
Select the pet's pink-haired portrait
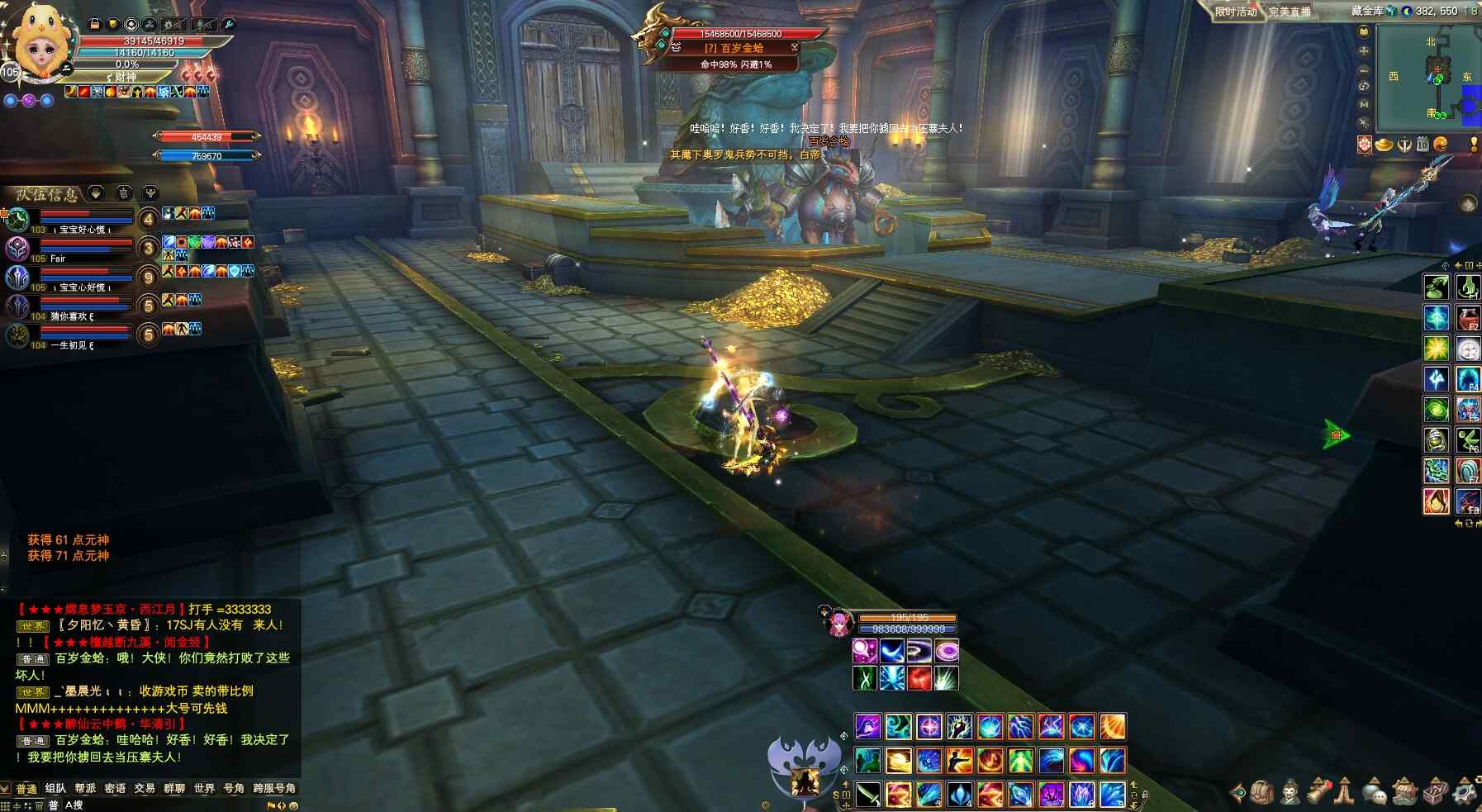[838, 622]
